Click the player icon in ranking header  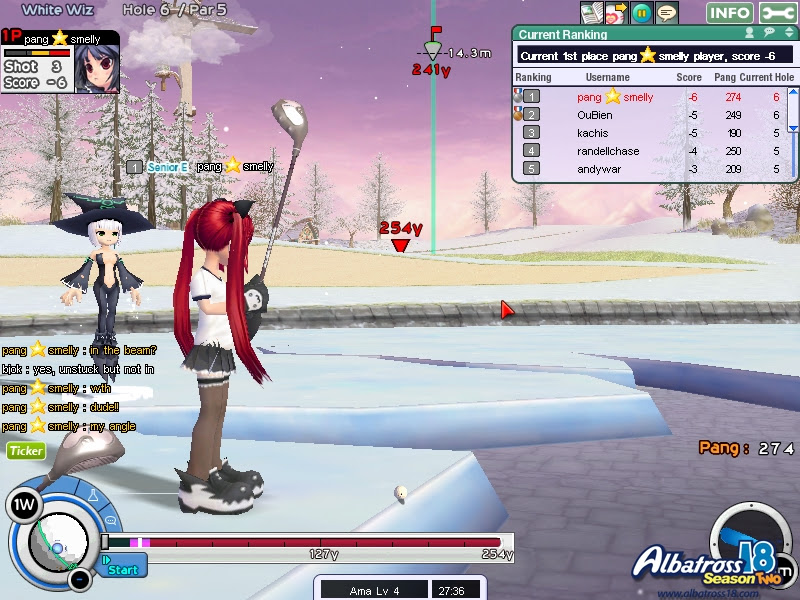pyautogui.click(x=749, y=34)
